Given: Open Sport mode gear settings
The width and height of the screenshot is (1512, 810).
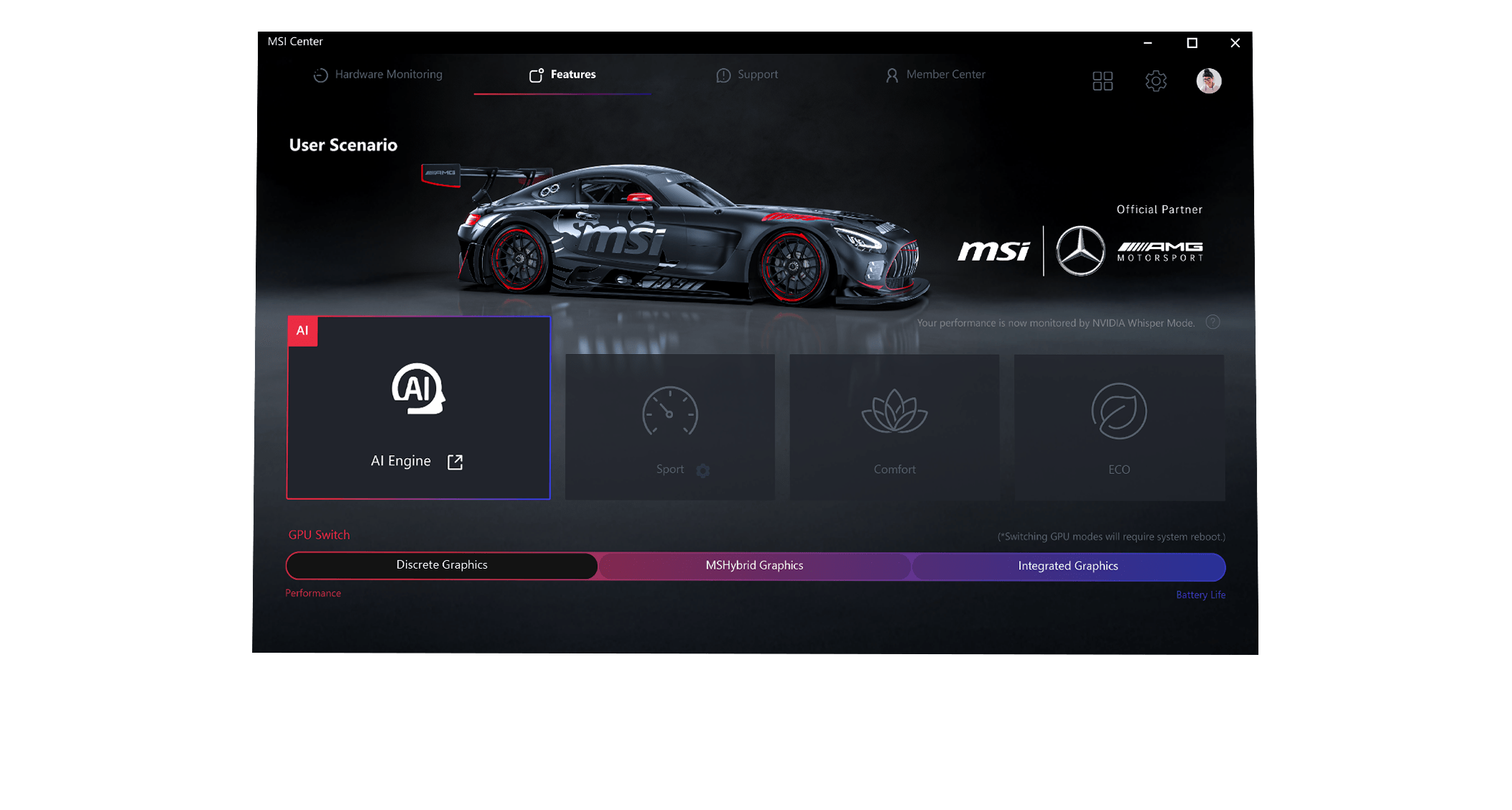Looking at the screenshot, I should (x=703, y=470).
